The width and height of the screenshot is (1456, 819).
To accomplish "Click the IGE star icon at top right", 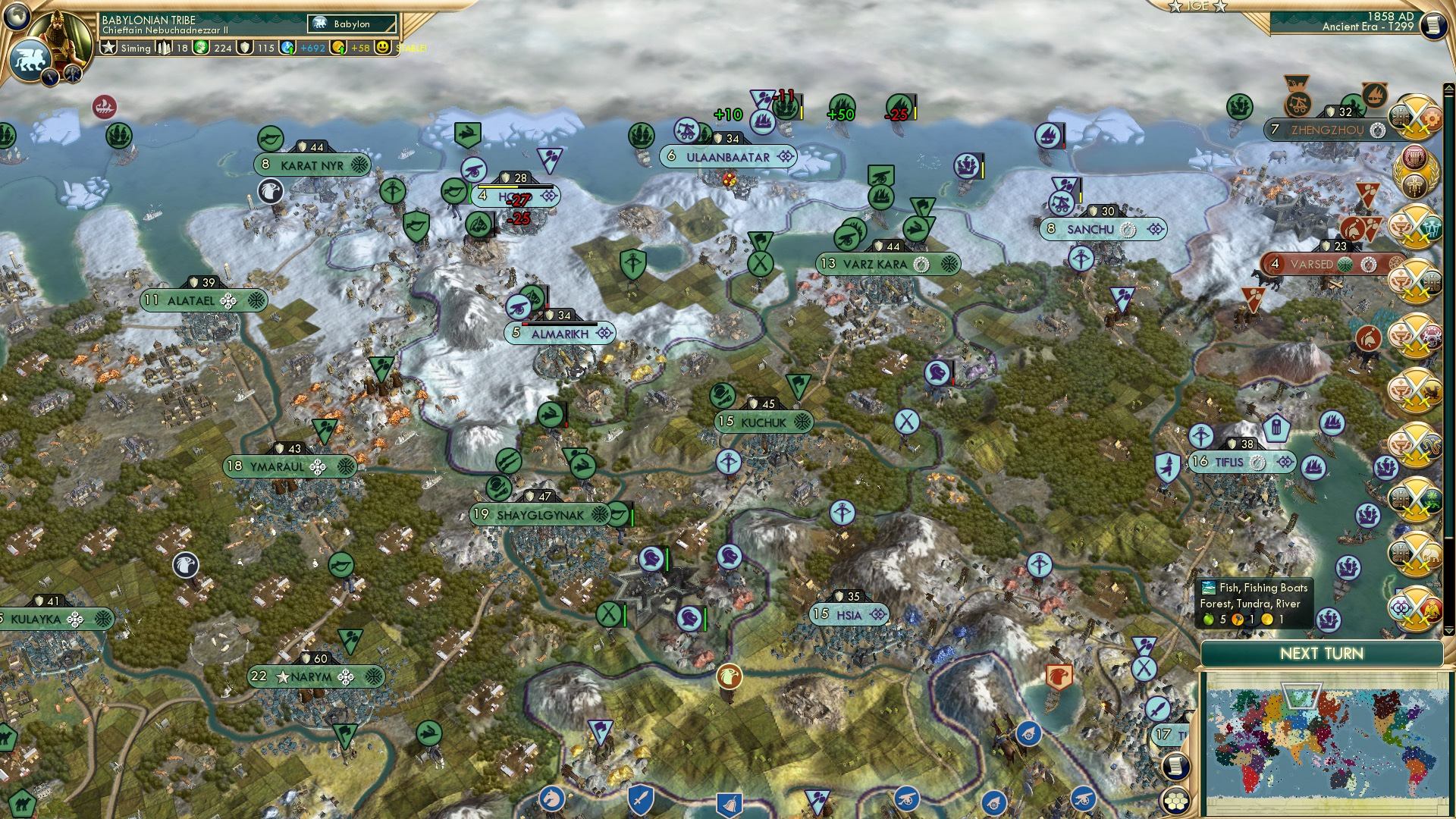I will [1175, 7].
